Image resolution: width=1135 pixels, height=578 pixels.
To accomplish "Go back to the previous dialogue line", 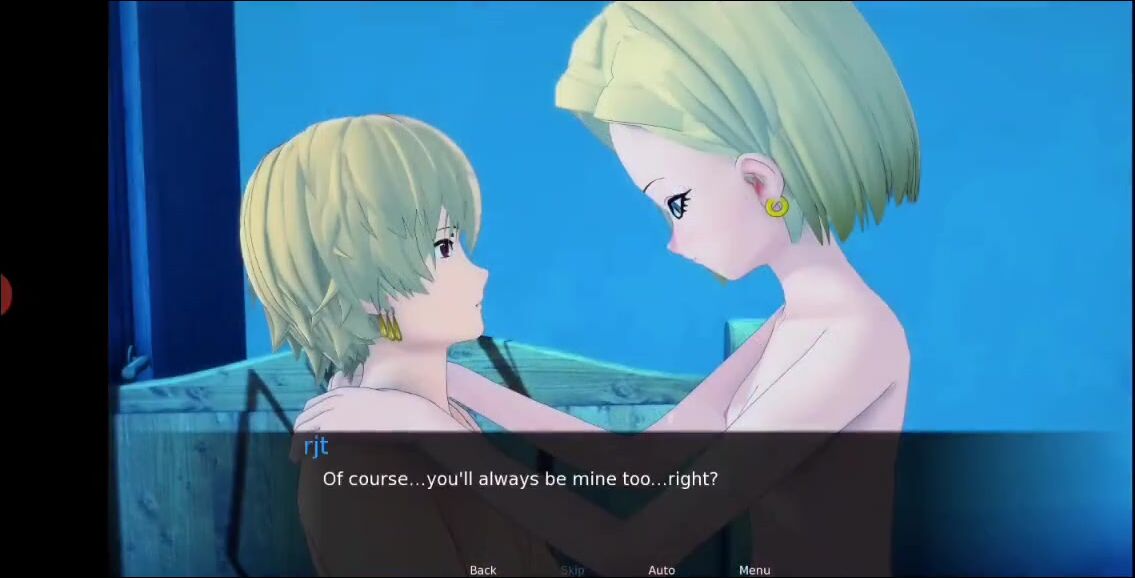I will coord(483,570).
